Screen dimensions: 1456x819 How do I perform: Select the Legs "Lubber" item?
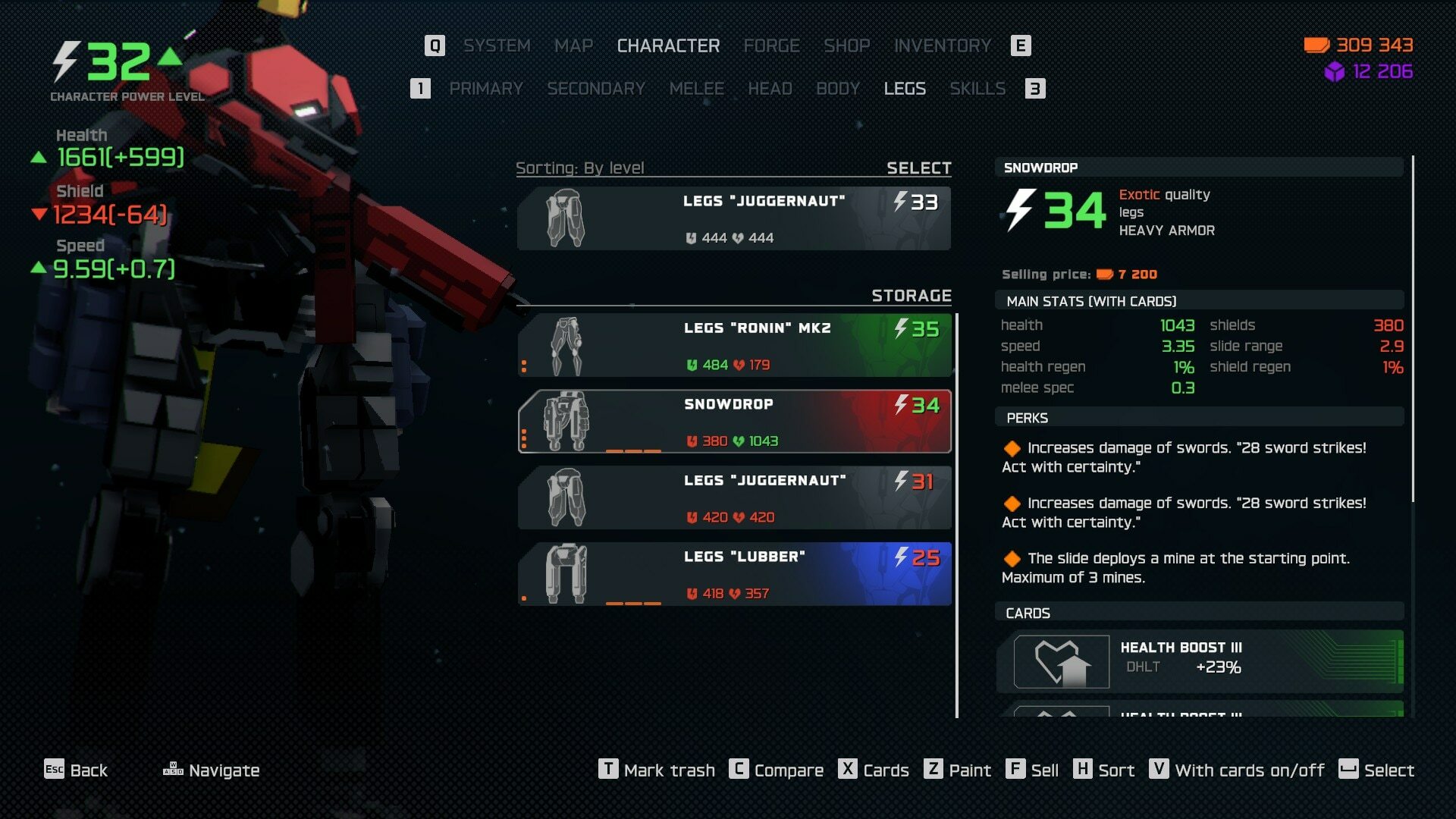click(x=733, y=574)
